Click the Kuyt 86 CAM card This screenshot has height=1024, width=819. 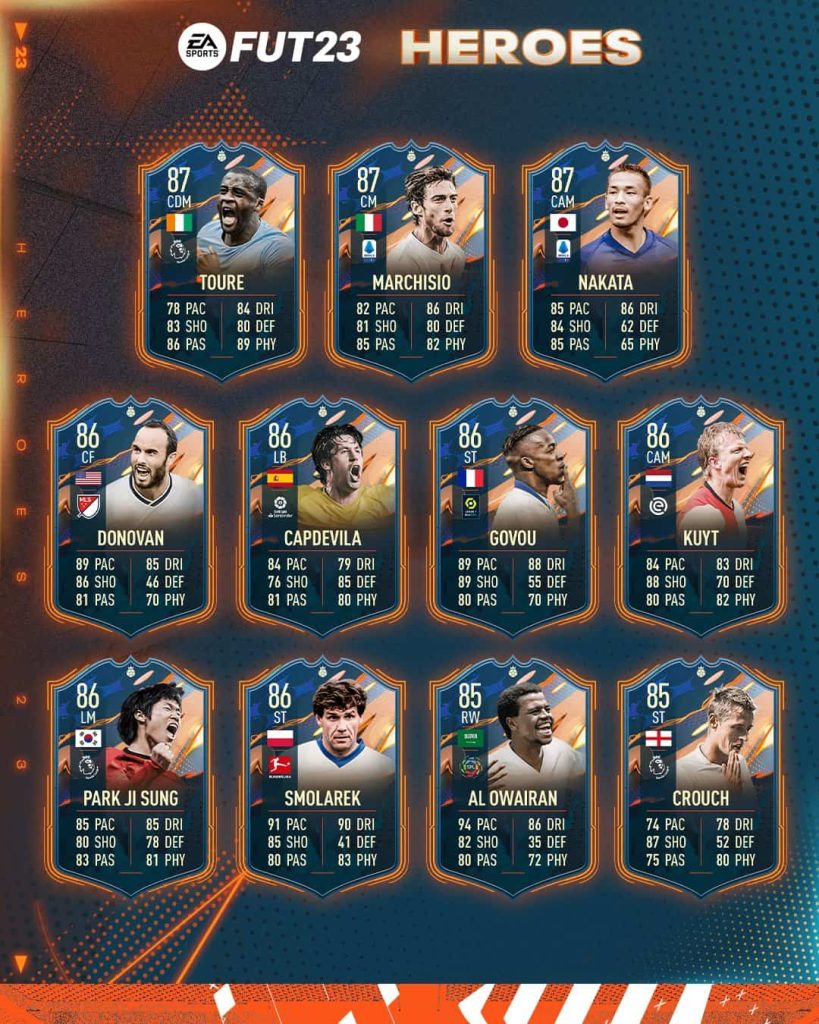700,518
